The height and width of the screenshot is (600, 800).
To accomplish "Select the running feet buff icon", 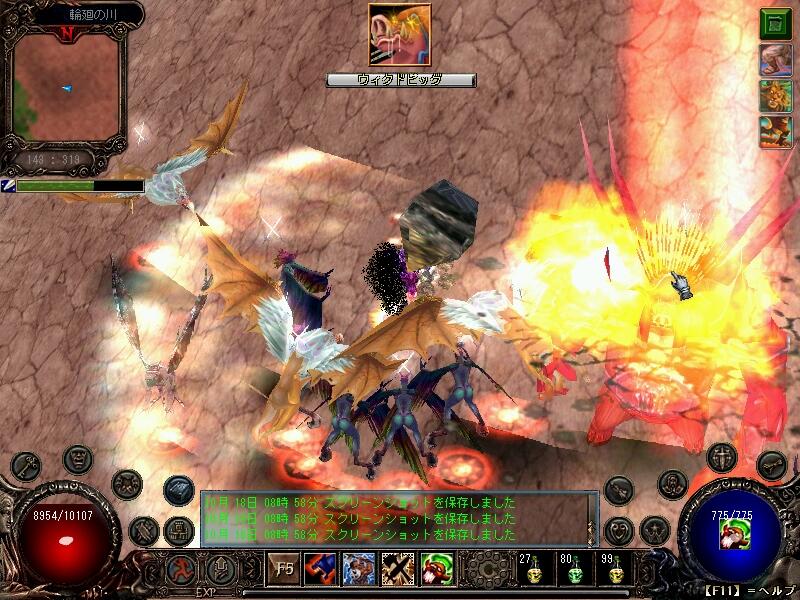I will [775, 61].
